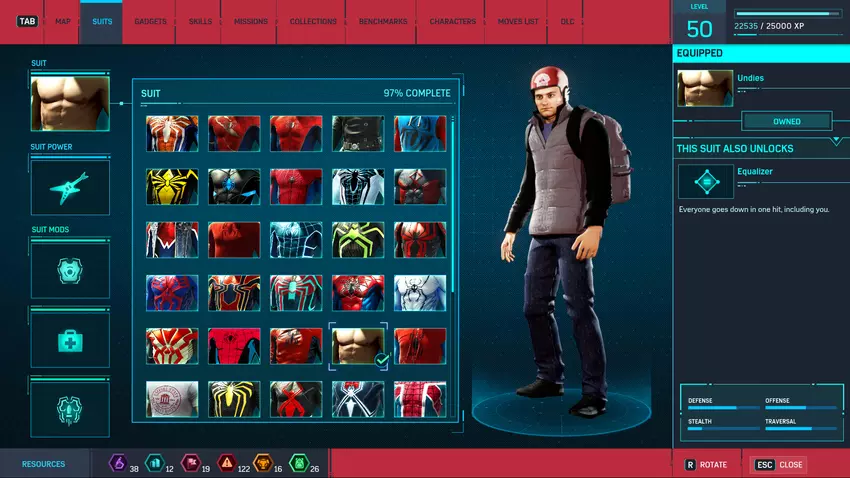Pick the yellow spider emblem black suit
The height and width of the screenshot is (478, 850).
click(x=172, y=186)
